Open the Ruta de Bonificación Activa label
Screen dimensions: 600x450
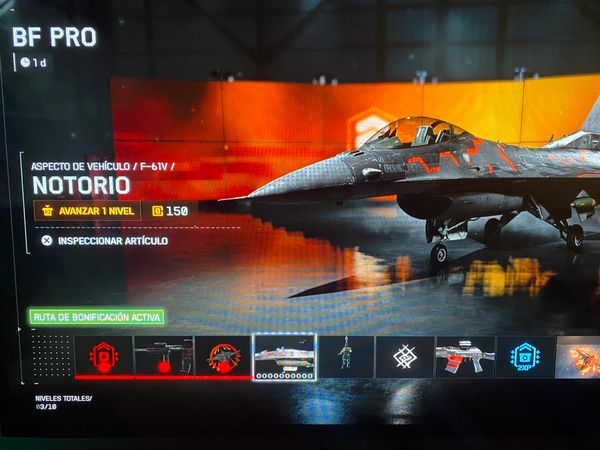(96, 317)
